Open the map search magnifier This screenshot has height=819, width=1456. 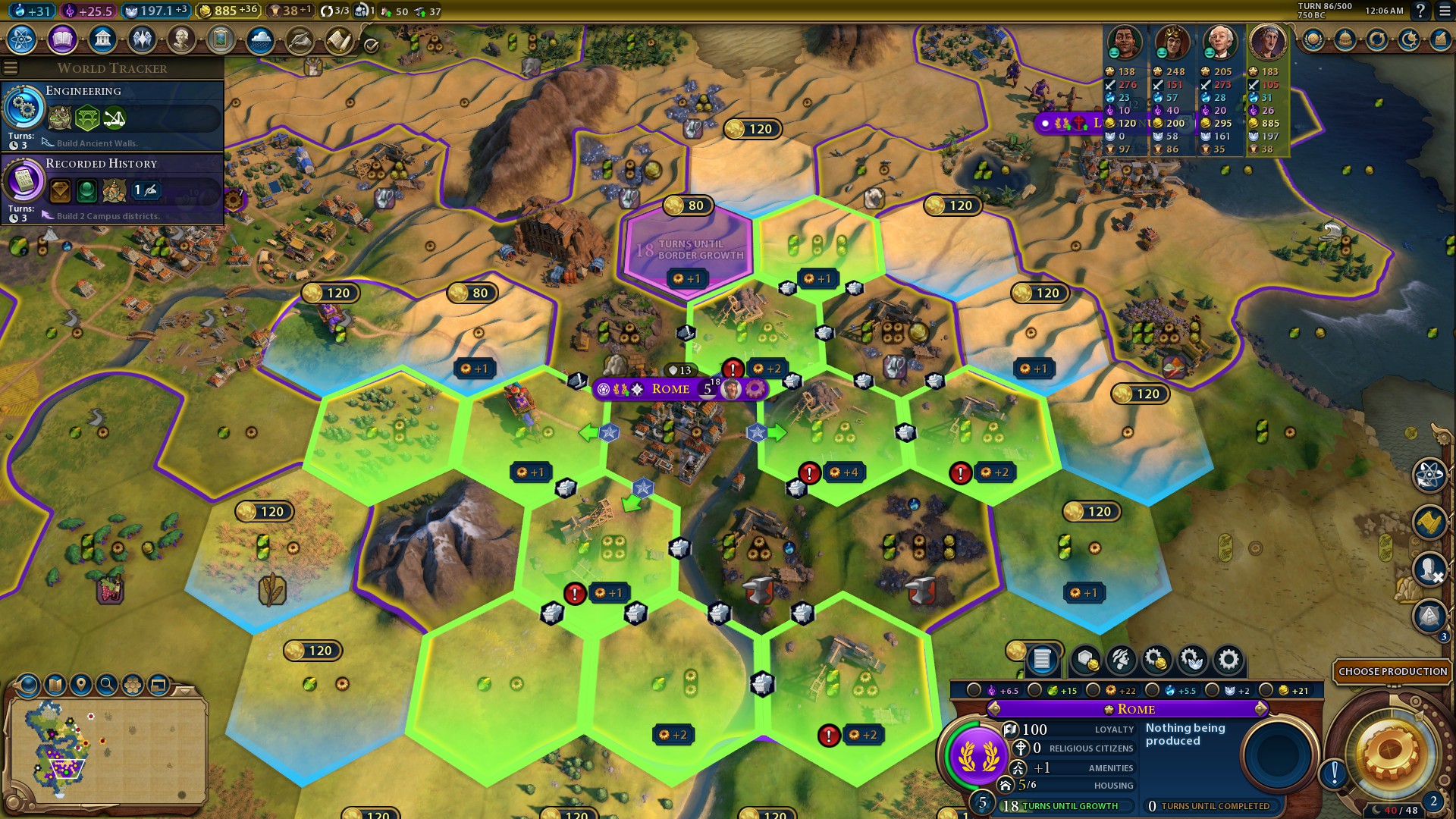107,685
